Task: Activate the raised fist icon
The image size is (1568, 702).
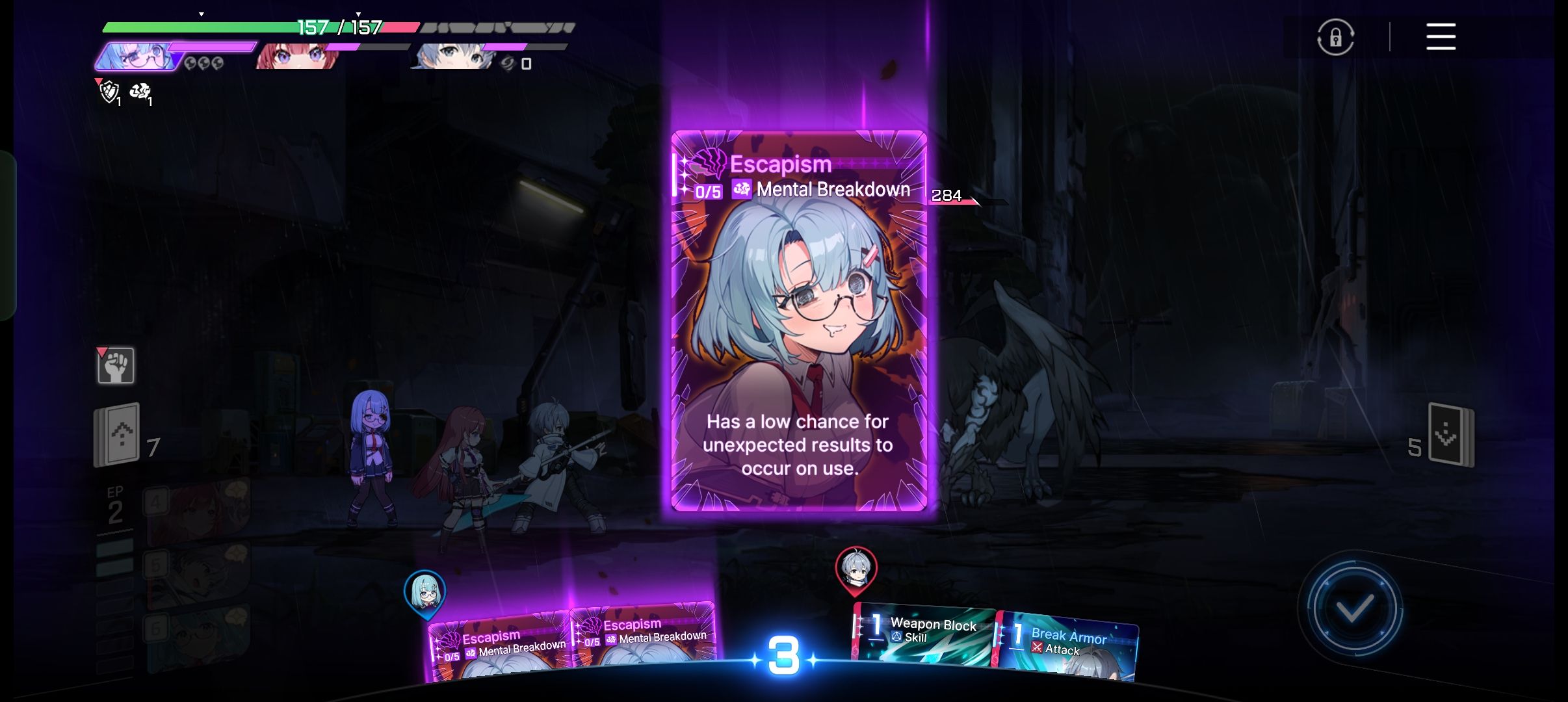Action: 116,365
